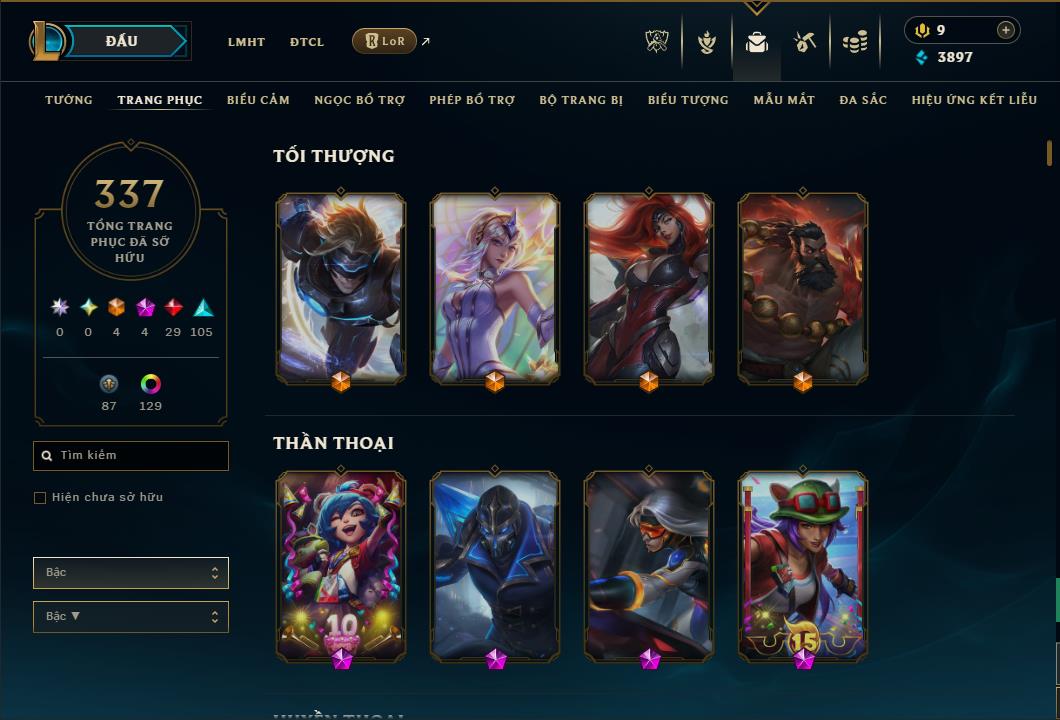
Task: Click the ĐẤU play button
Action: pyautogui.click(x=122, y=41)
